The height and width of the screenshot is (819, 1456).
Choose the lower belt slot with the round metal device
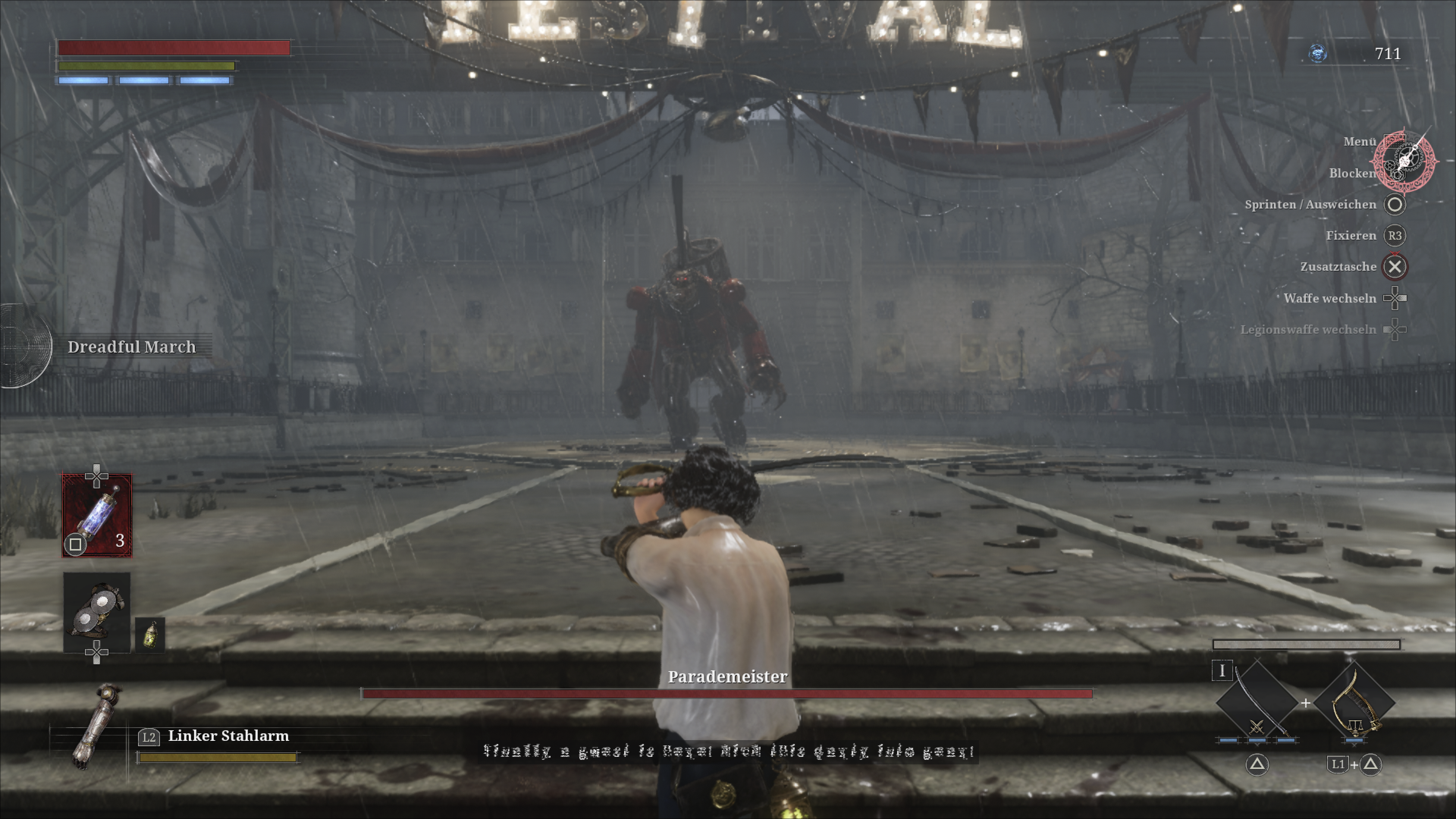[x=97, y=612]
